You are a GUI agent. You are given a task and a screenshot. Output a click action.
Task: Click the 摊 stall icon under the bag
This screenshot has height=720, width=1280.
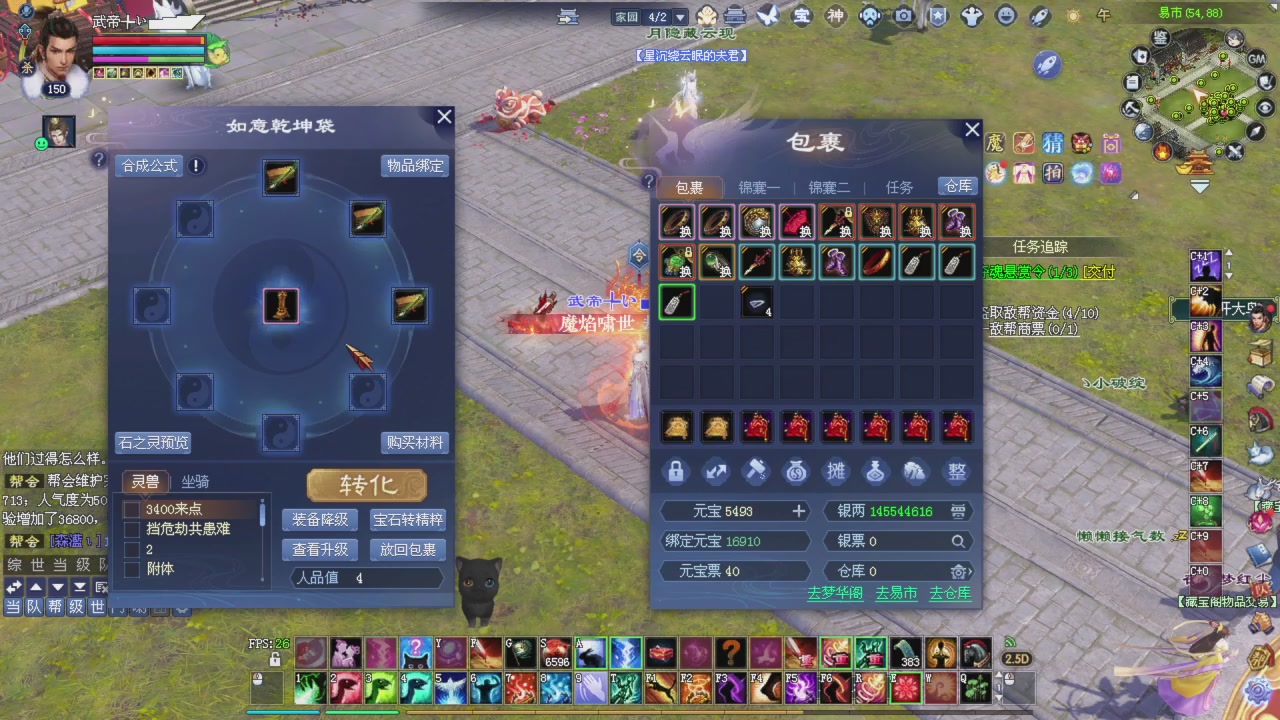[836, 472]
